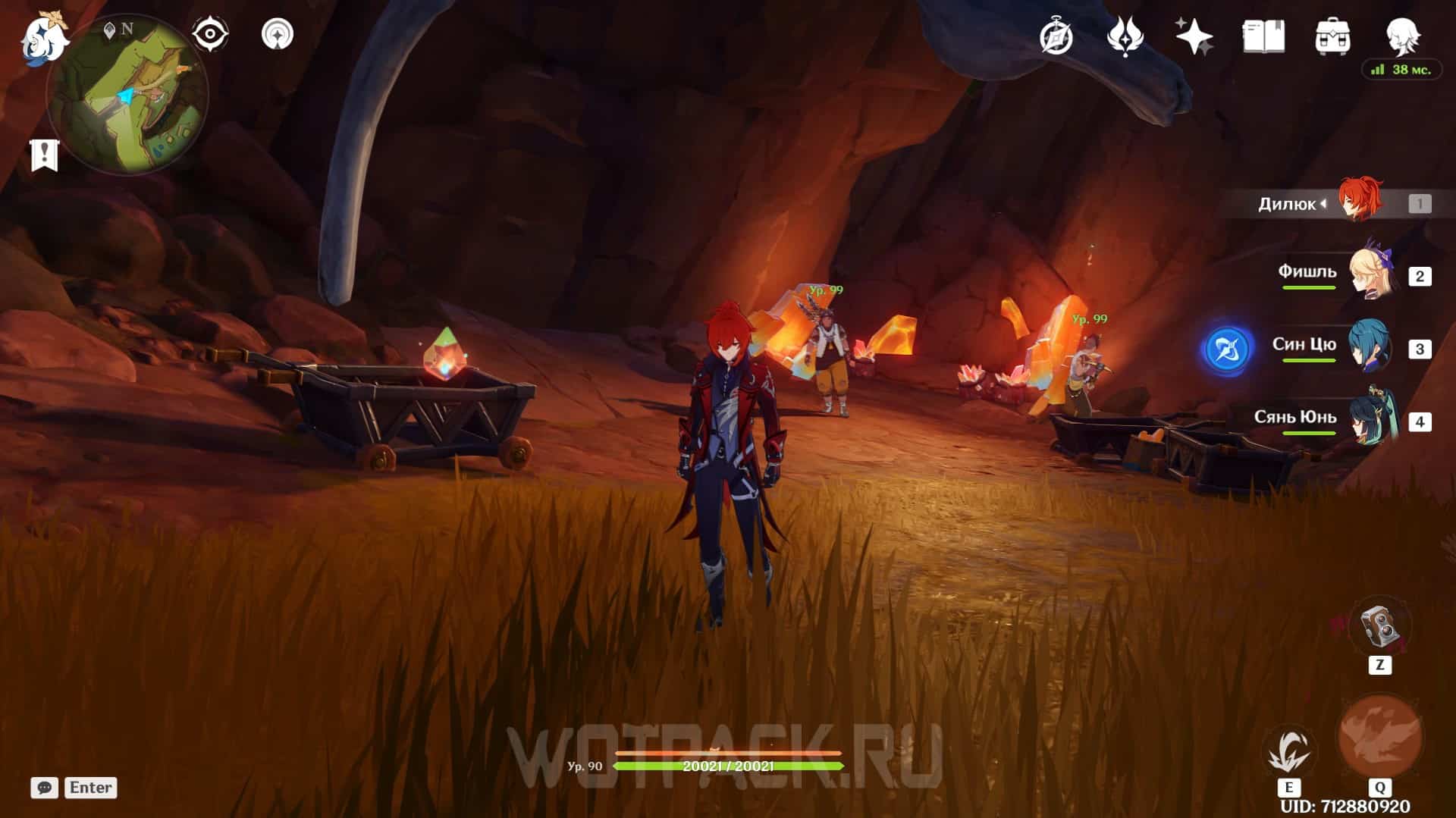Image resolution: width=1456 pixels, height=818 pixels.
Task: Open the character portrait menu icon
Action: [x=1401, y=34]
